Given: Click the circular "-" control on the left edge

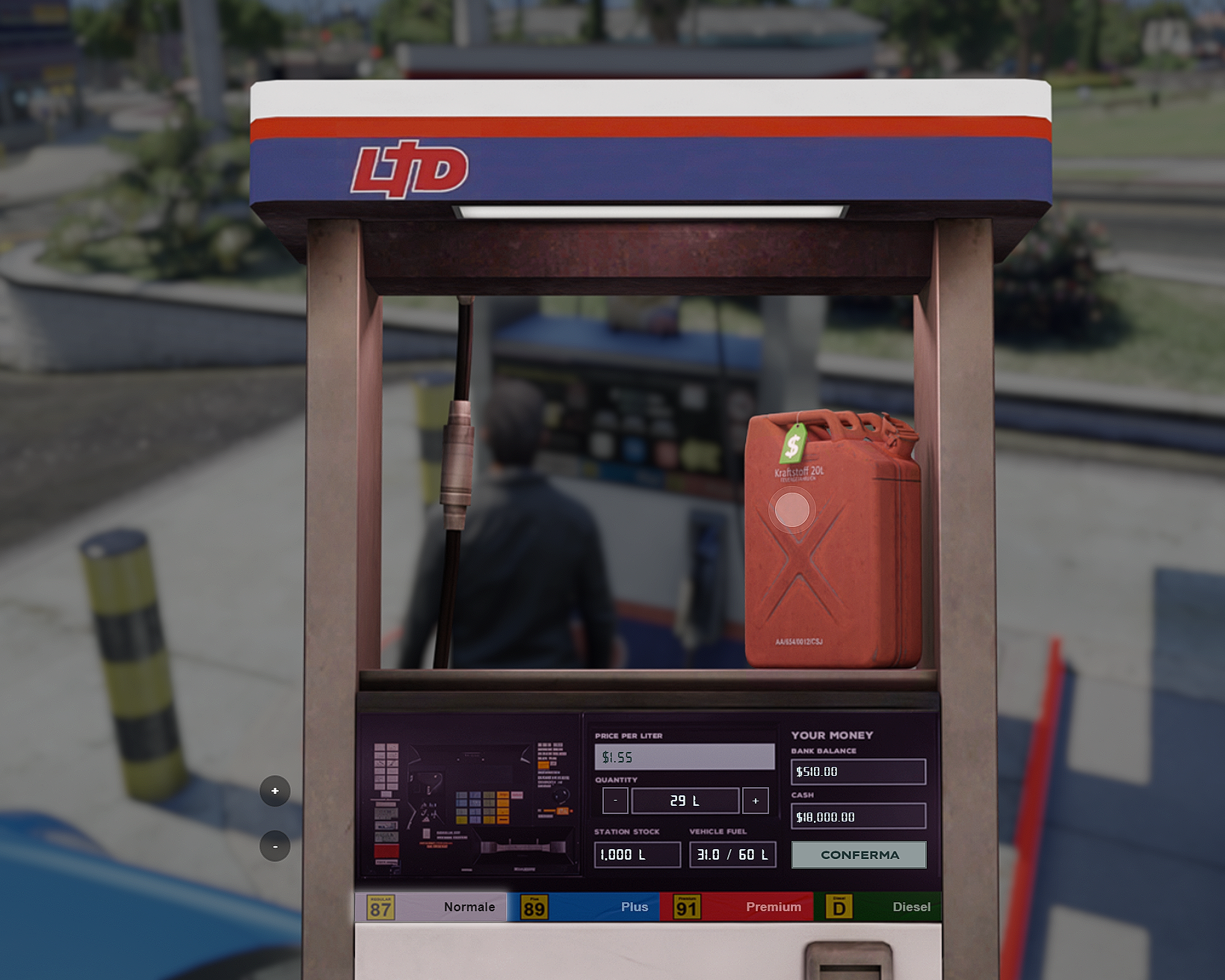Looking at the screenshot, I should point(275,846).
